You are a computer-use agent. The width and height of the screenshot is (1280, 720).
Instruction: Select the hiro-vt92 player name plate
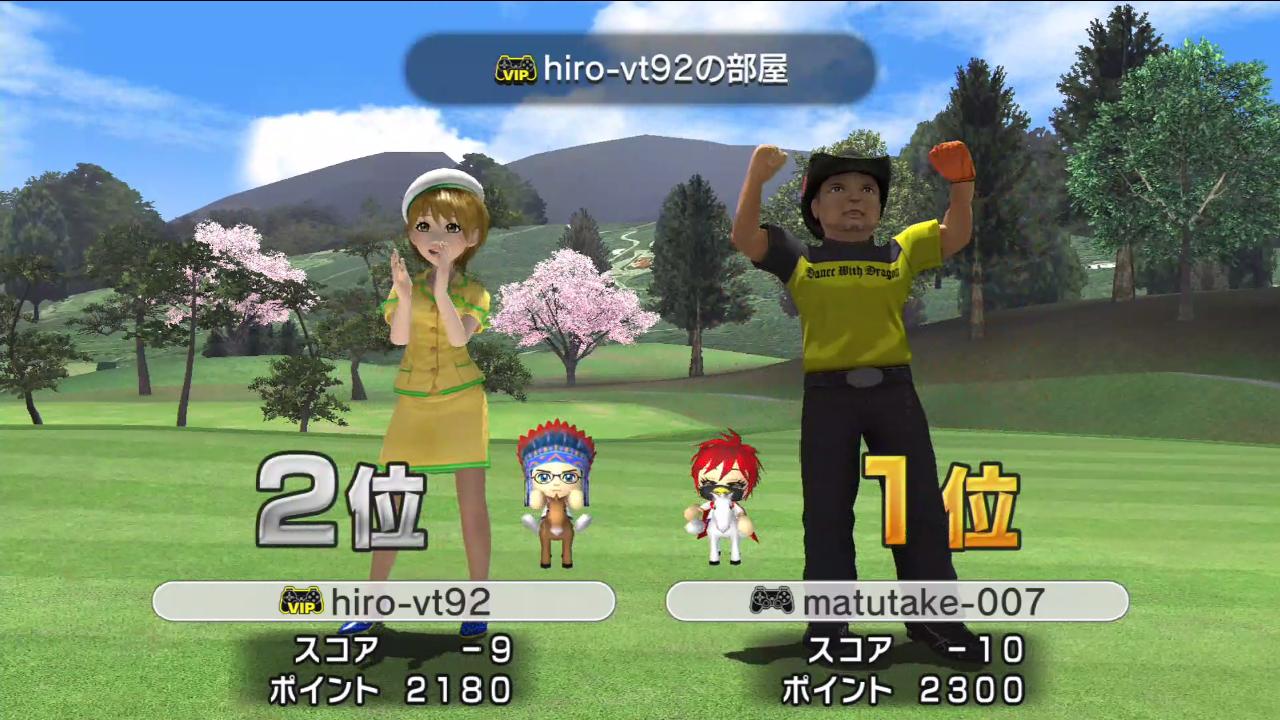383,601
